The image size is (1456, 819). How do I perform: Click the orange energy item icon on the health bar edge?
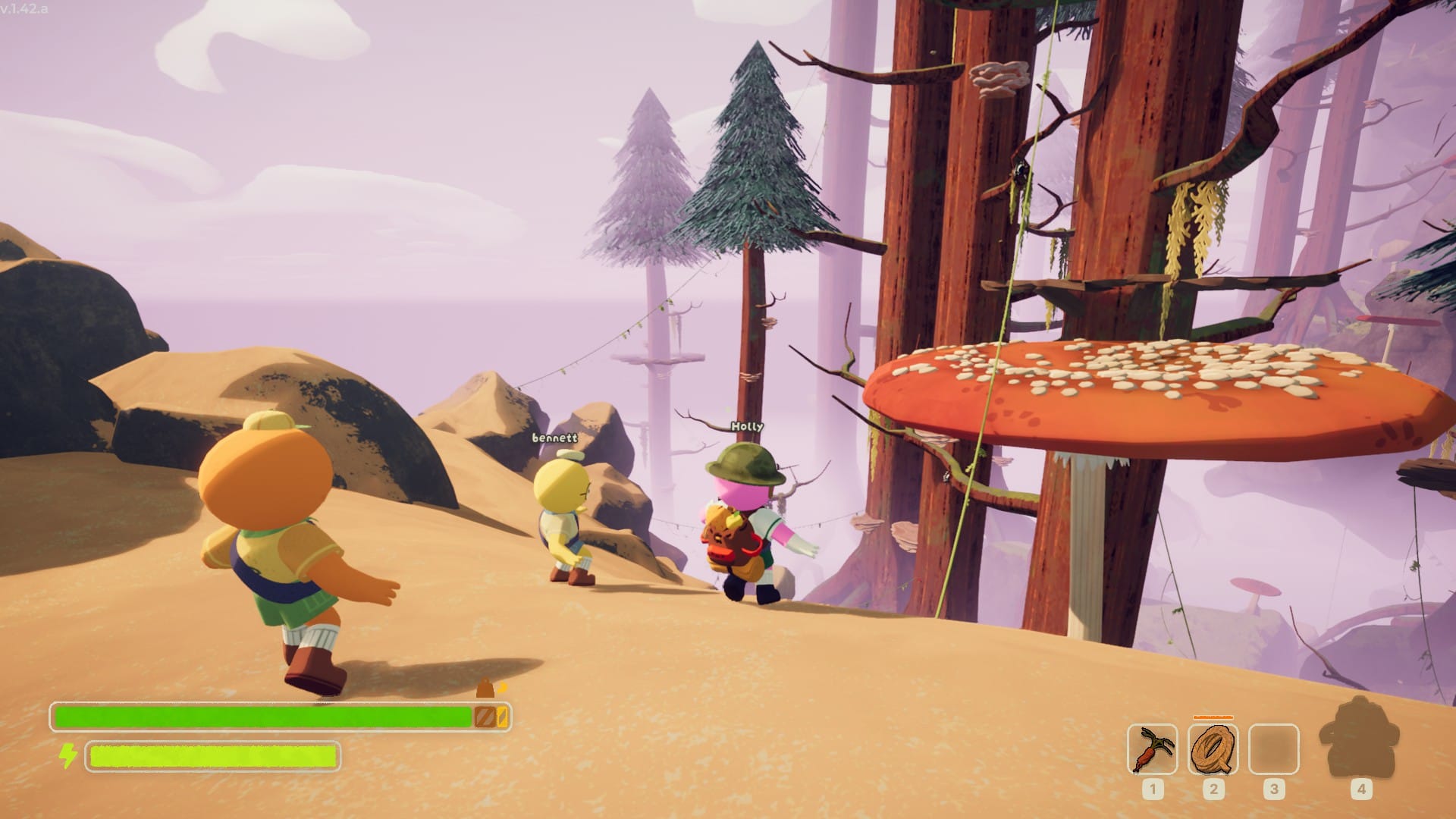coord(502,716)
